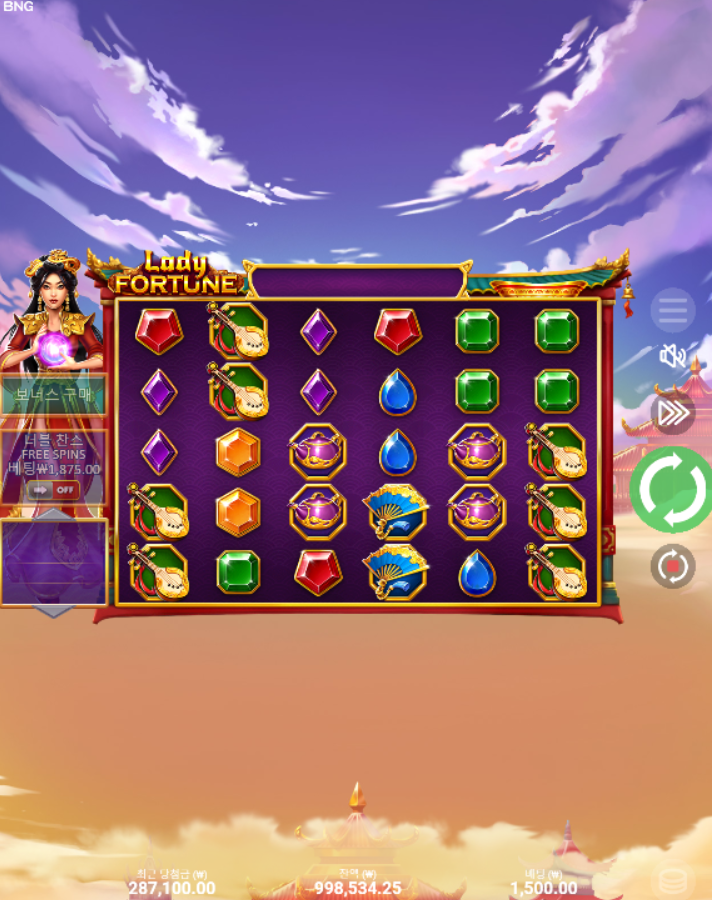Toggle the muted sound icon
Screen dimensions: 712x900
coord(672,355)
